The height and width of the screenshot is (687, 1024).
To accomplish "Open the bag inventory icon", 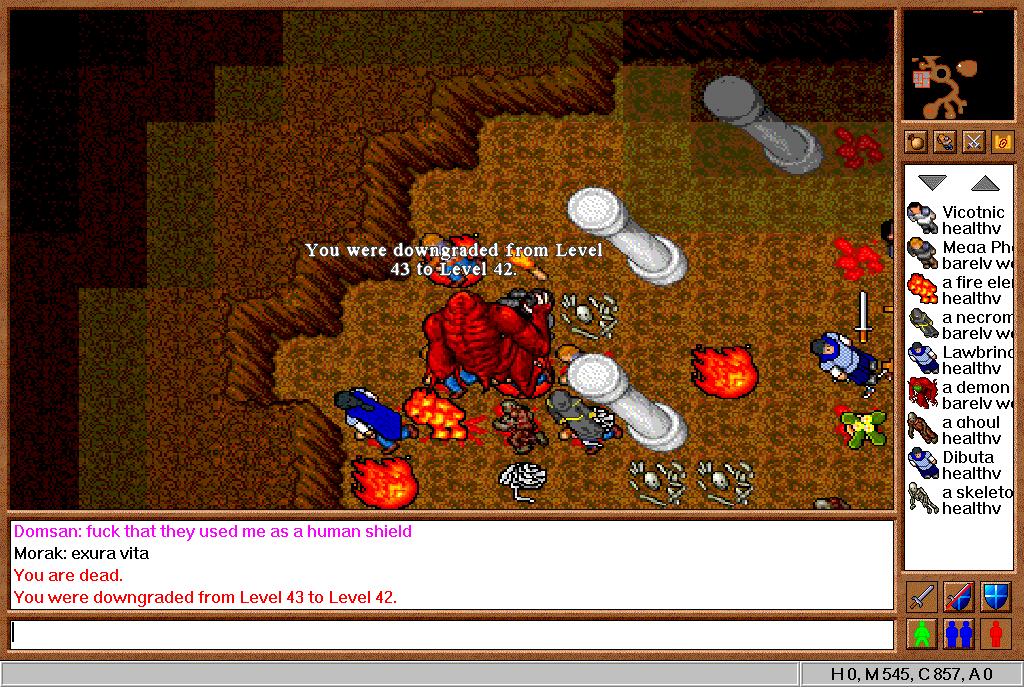I will [916, 142].
